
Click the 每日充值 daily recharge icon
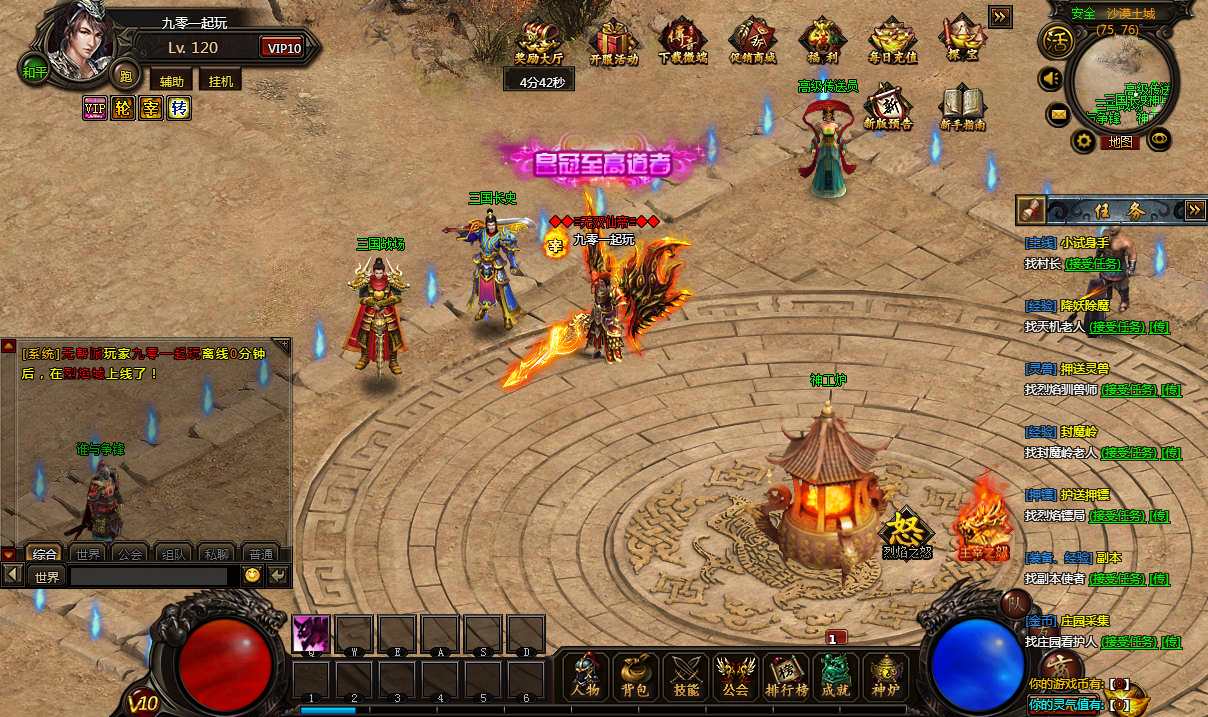click(892, 44)
